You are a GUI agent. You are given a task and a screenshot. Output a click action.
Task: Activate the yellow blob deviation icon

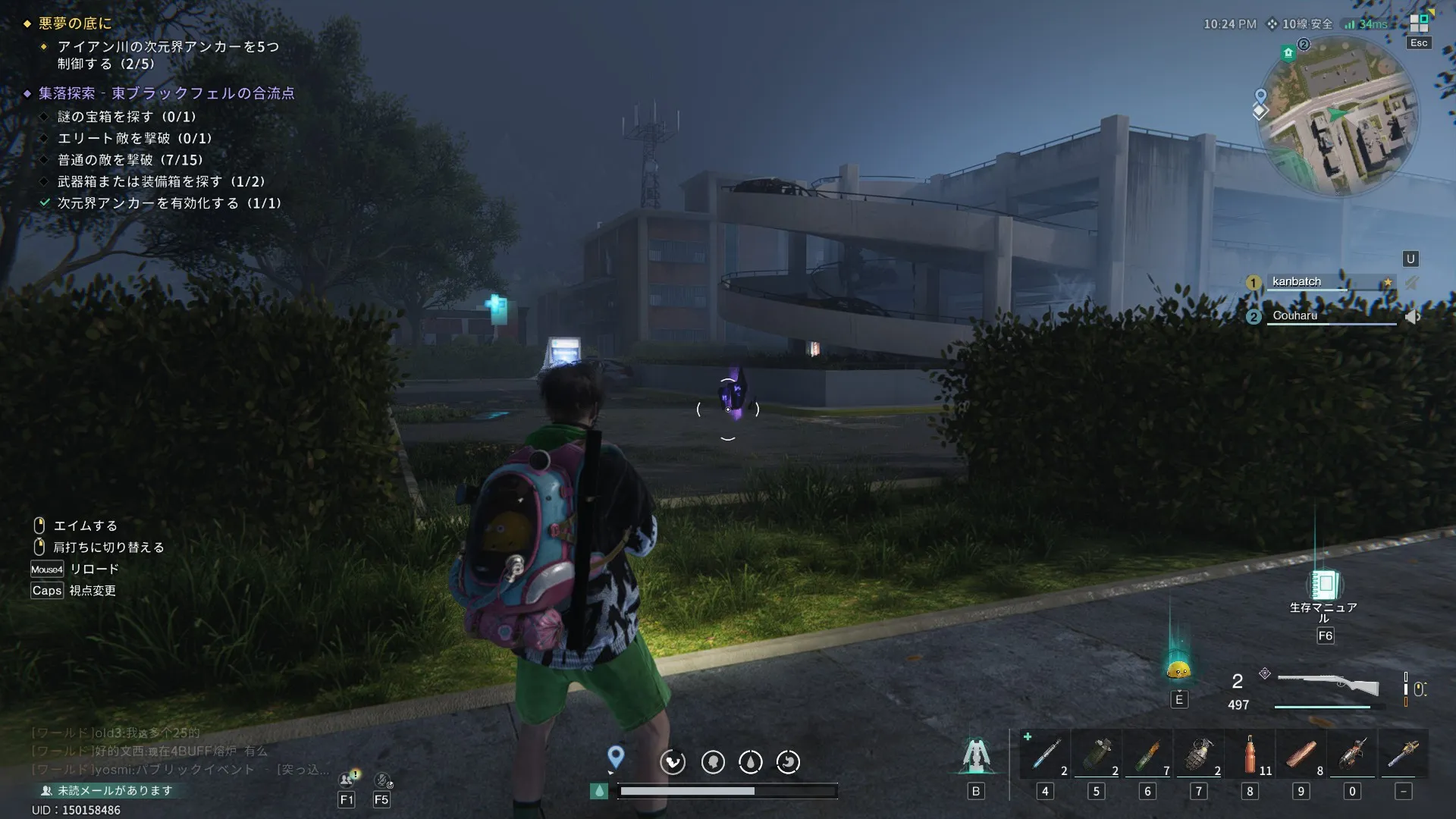pos(1178,669)
